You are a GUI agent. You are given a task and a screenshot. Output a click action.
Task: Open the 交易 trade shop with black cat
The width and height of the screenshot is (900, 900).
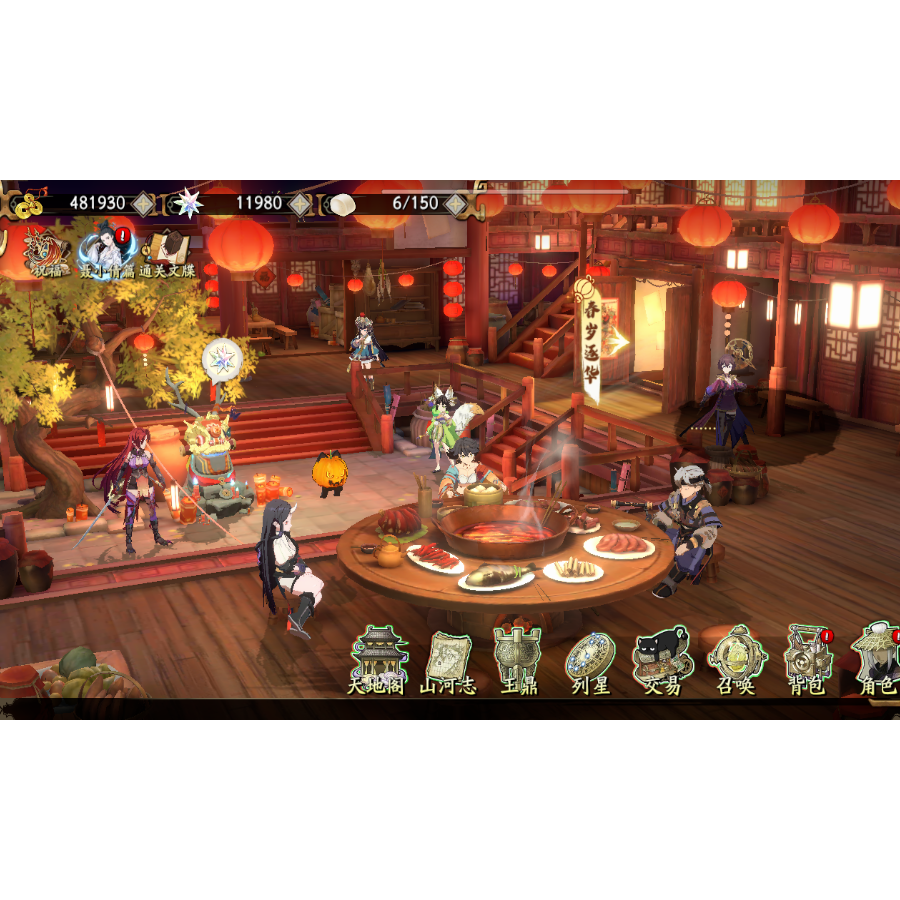click(x=662, y=660)
